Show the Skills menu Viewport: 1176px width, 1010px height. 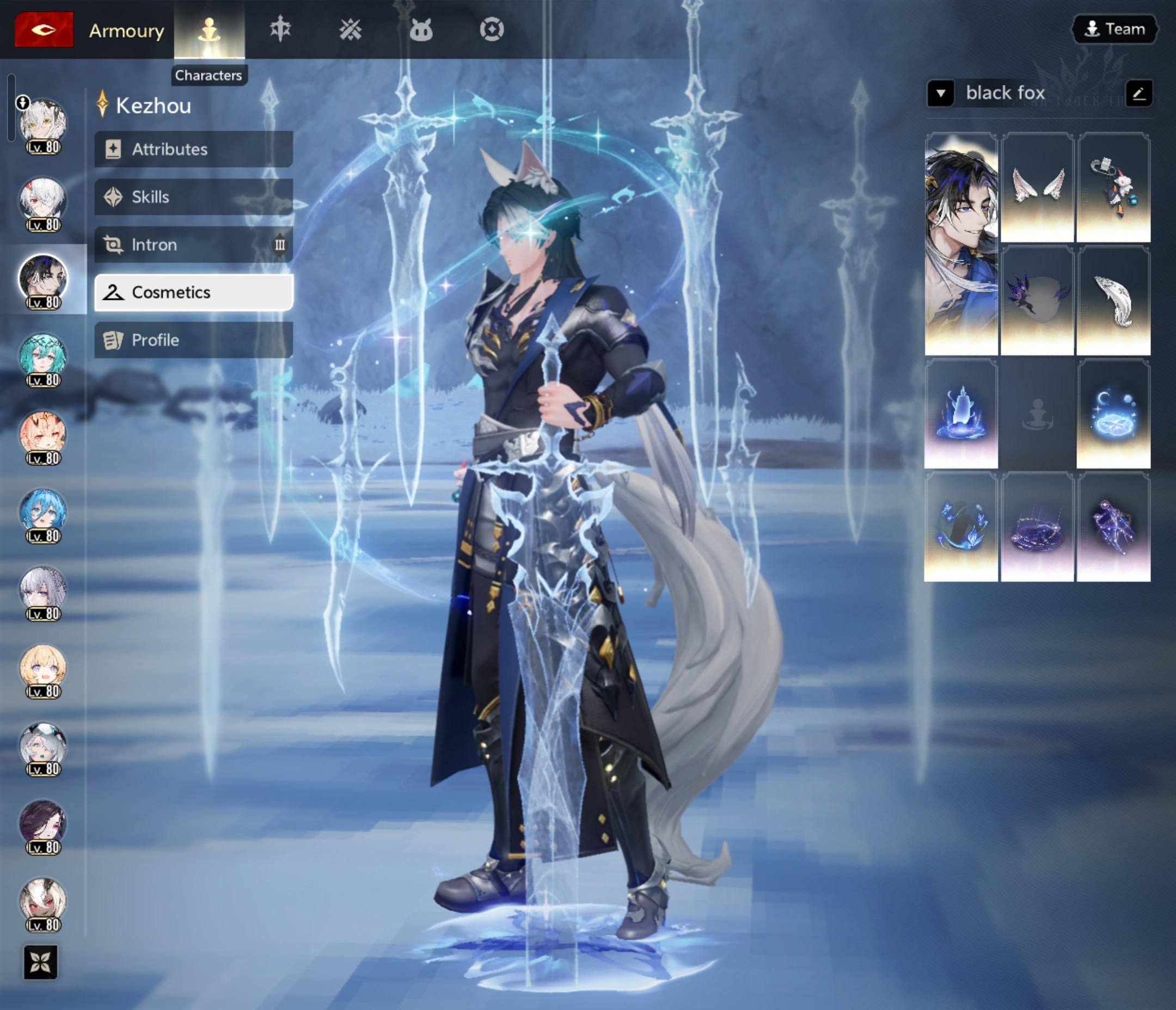(x=193, y=197)
